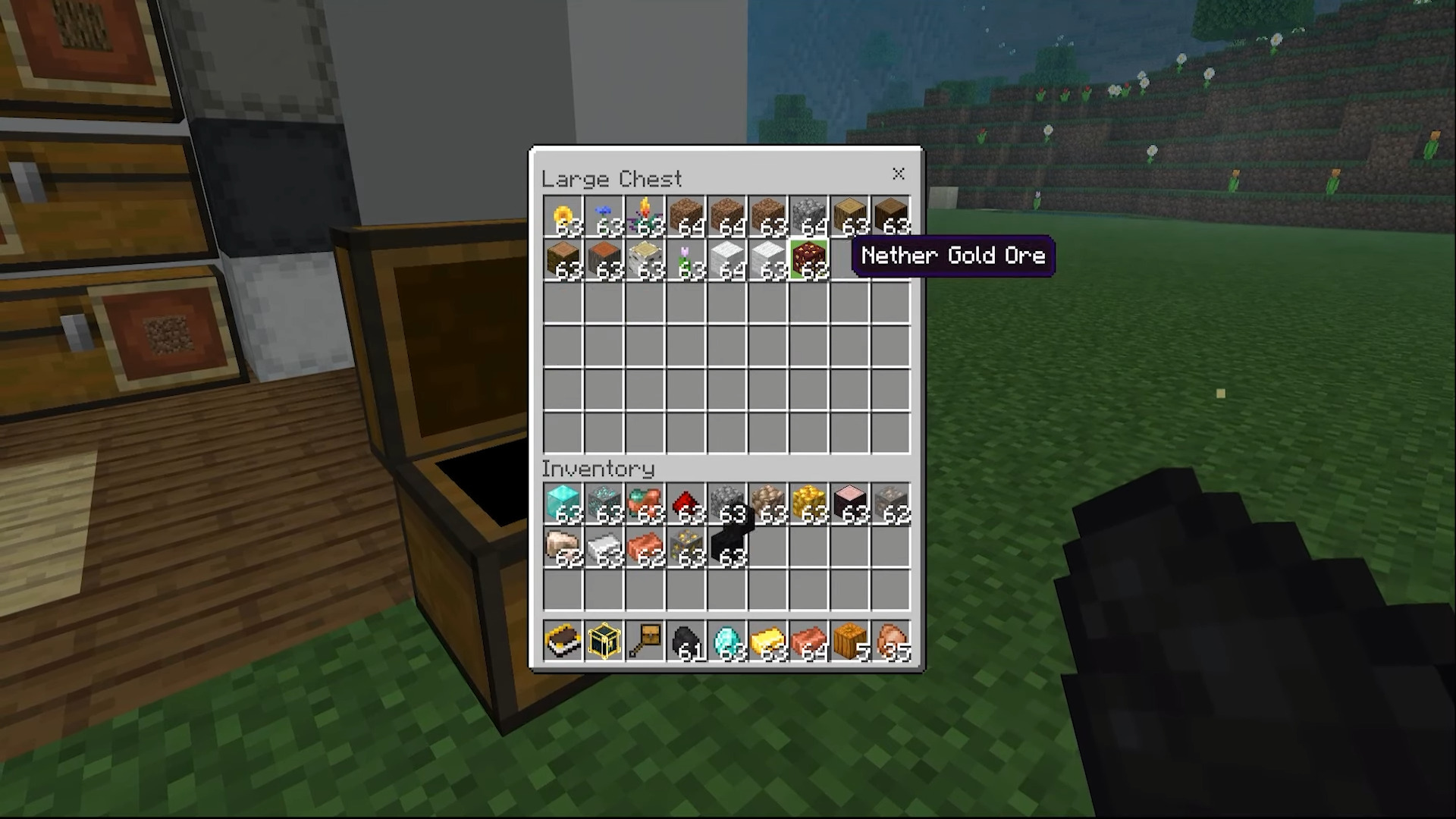Choose the diamond gem in hotbar
Image resolution: width=1456 pixels, height=819 pixels.
(x=726, y=642)
